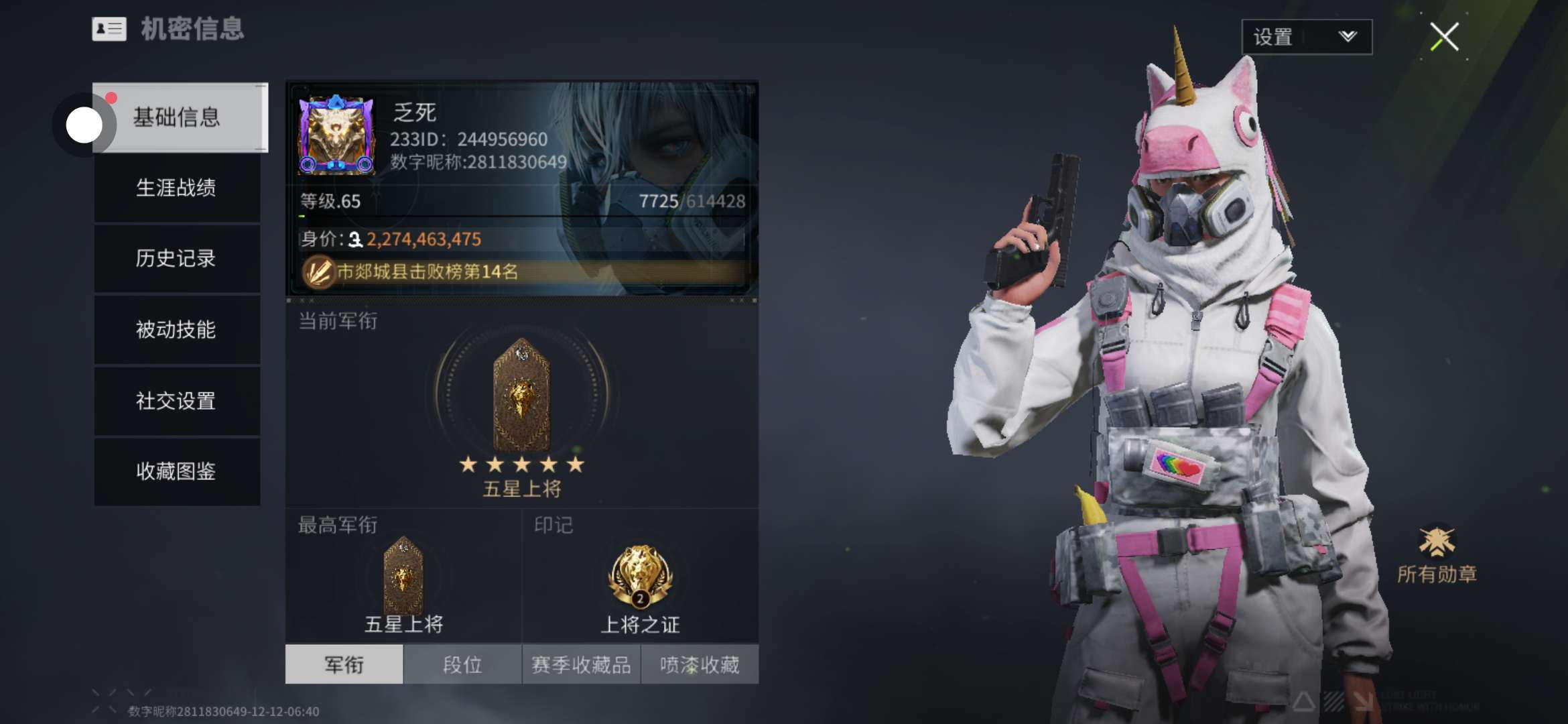This screenshot has height=724, width=1568.
Task: Open the 历史记录 page
Action: 177,258
